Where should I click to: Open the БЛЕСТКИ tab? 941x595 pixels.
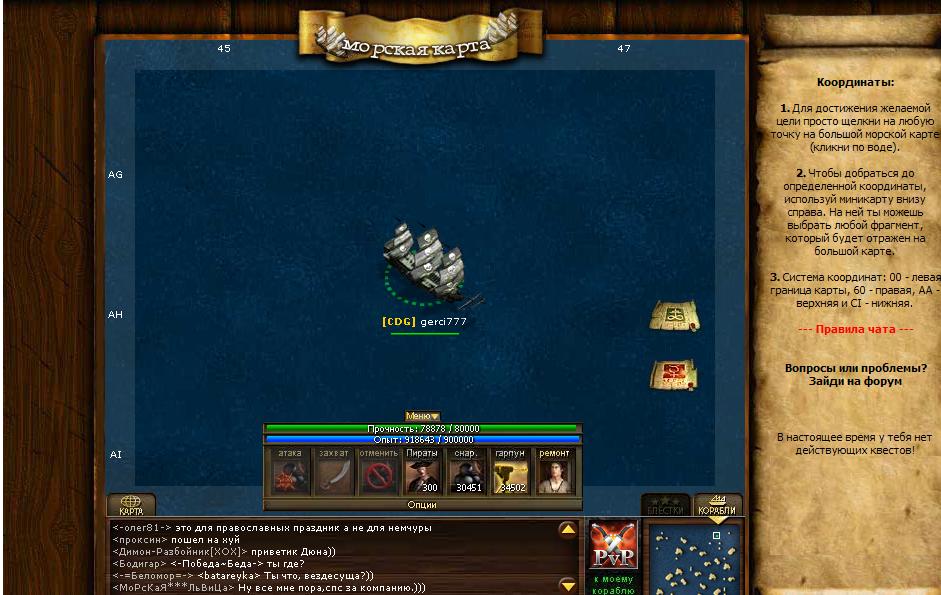point(665,505)
